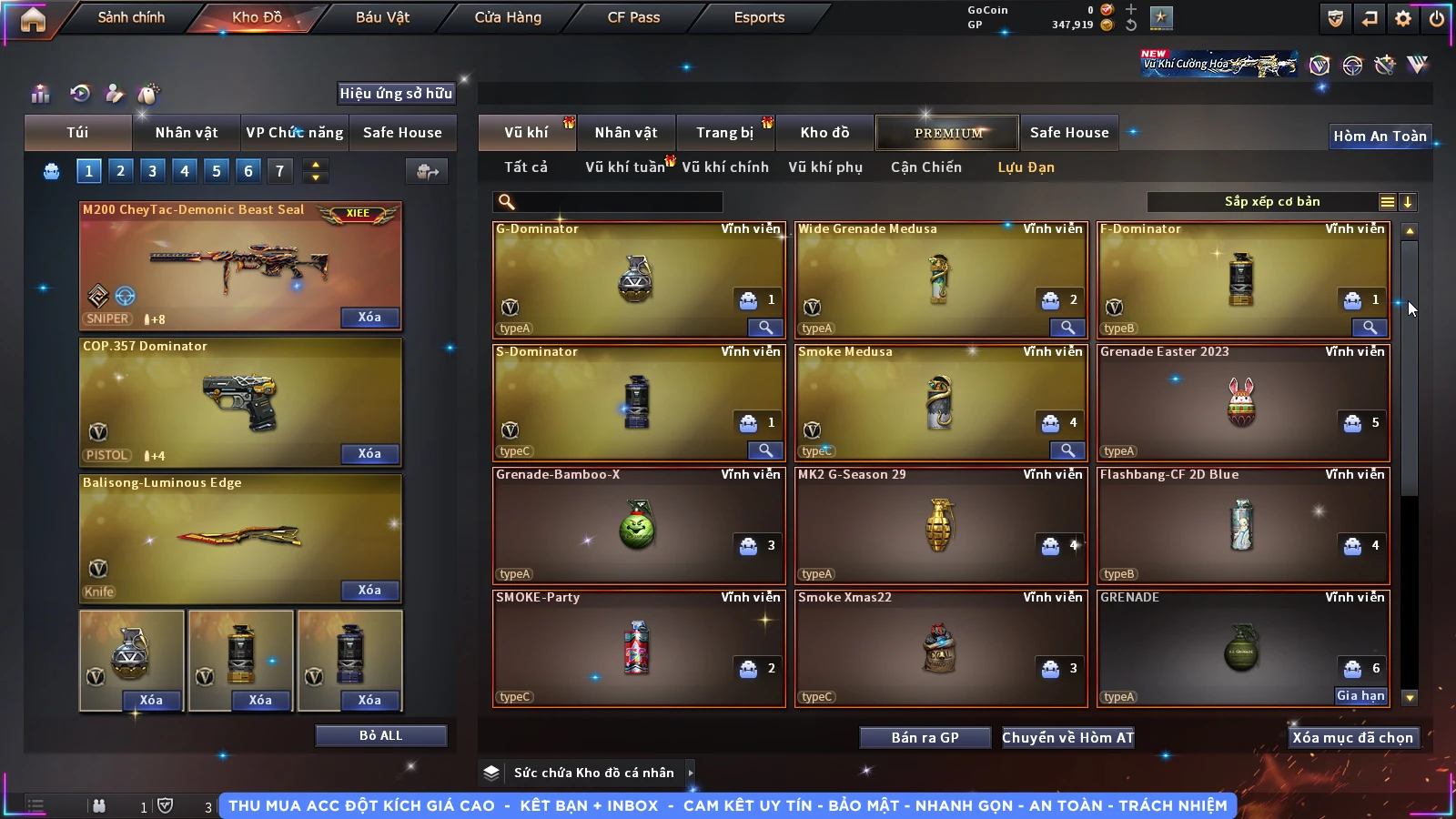The image size is (1456, 819).
Task: Select the Trang bị tab
Action: (724, 133)
